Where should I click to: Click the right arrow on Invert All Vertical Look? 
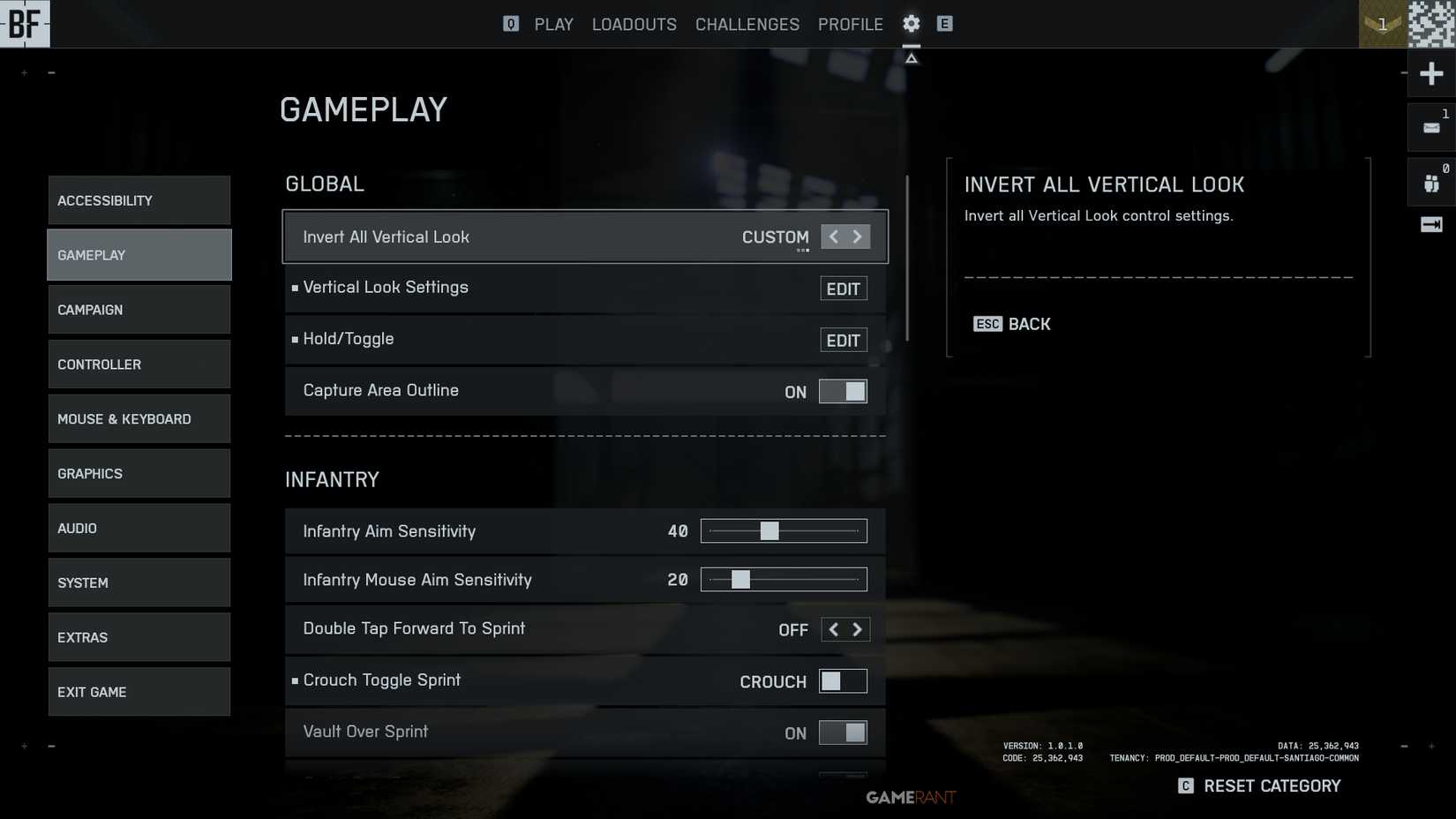[x=857, y=237]
